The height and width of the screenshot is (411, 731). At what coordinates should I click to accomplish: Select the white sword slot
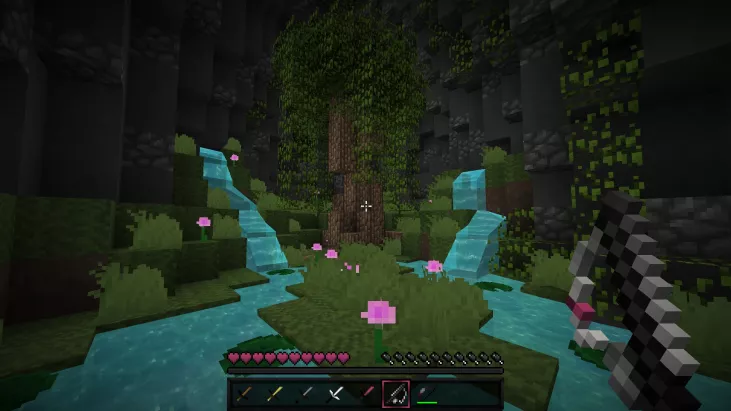(336, 394)
